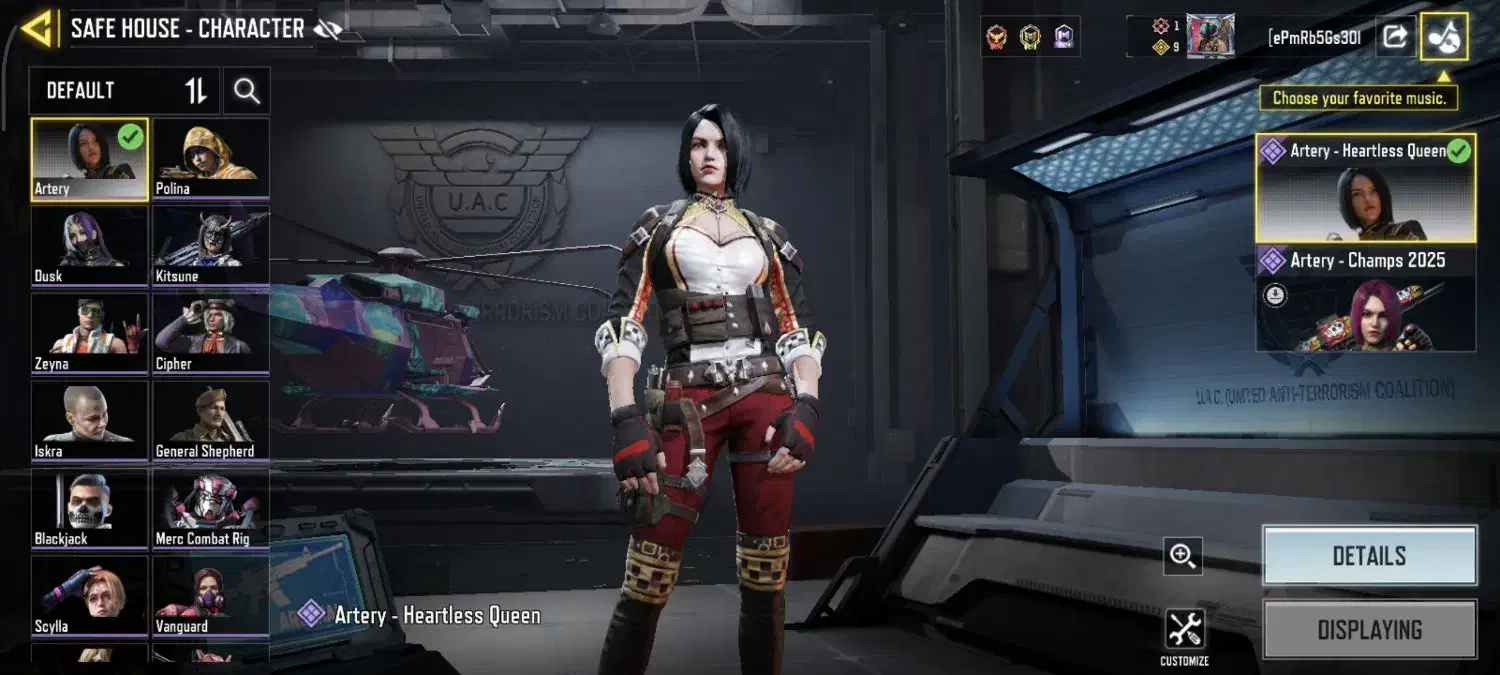Go back using the yellow arrow button

point(38,29)
